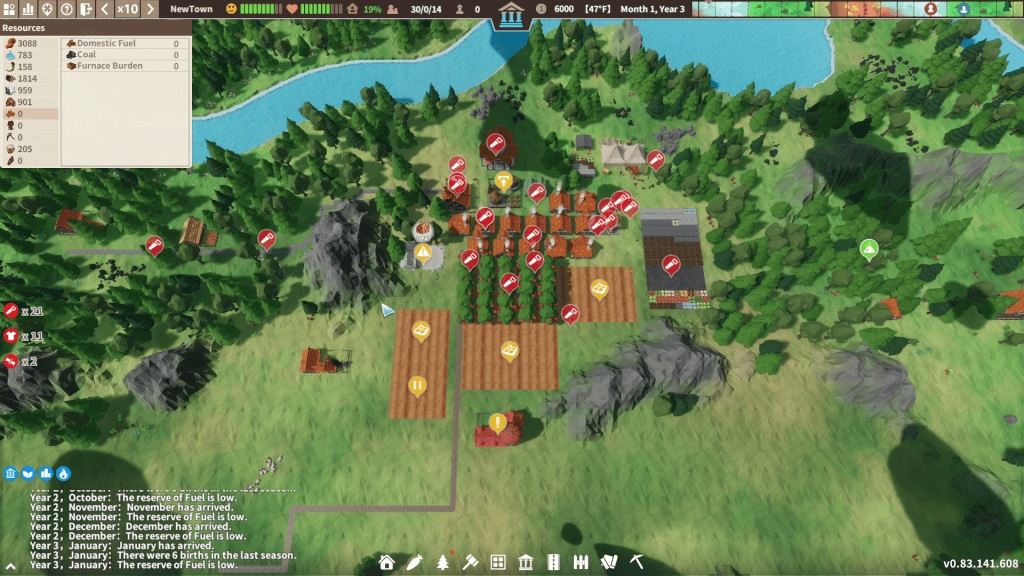1024x576 pixels.
Task: Click the exit door icon
Action: (x=85, y=9)
